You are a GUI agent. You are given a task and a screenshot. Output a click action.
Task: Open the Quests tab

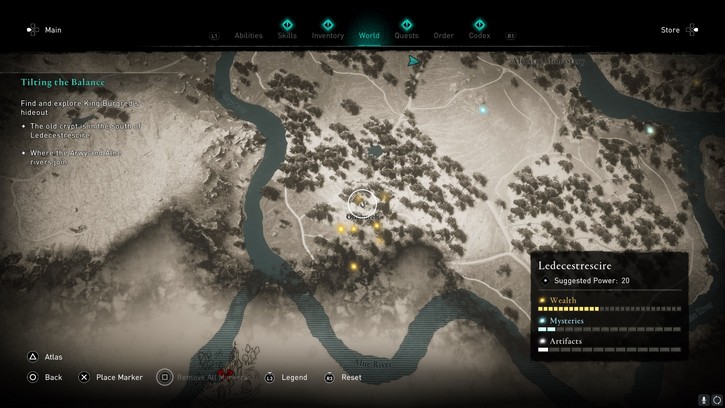click(x=407, y=35)
